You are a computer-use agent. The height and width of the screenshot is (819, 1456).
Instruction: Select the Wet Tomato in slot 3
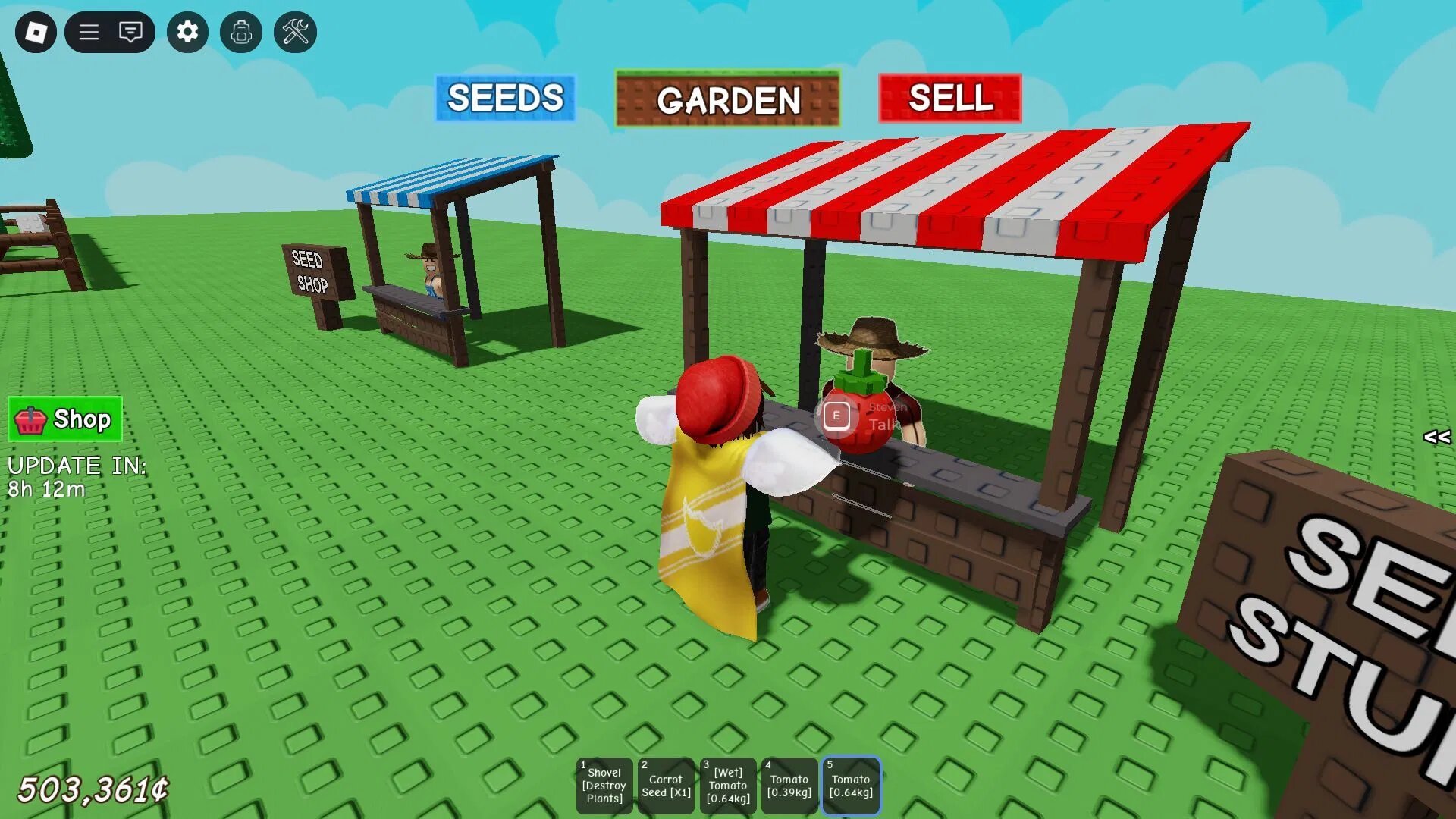coord(726,784)
